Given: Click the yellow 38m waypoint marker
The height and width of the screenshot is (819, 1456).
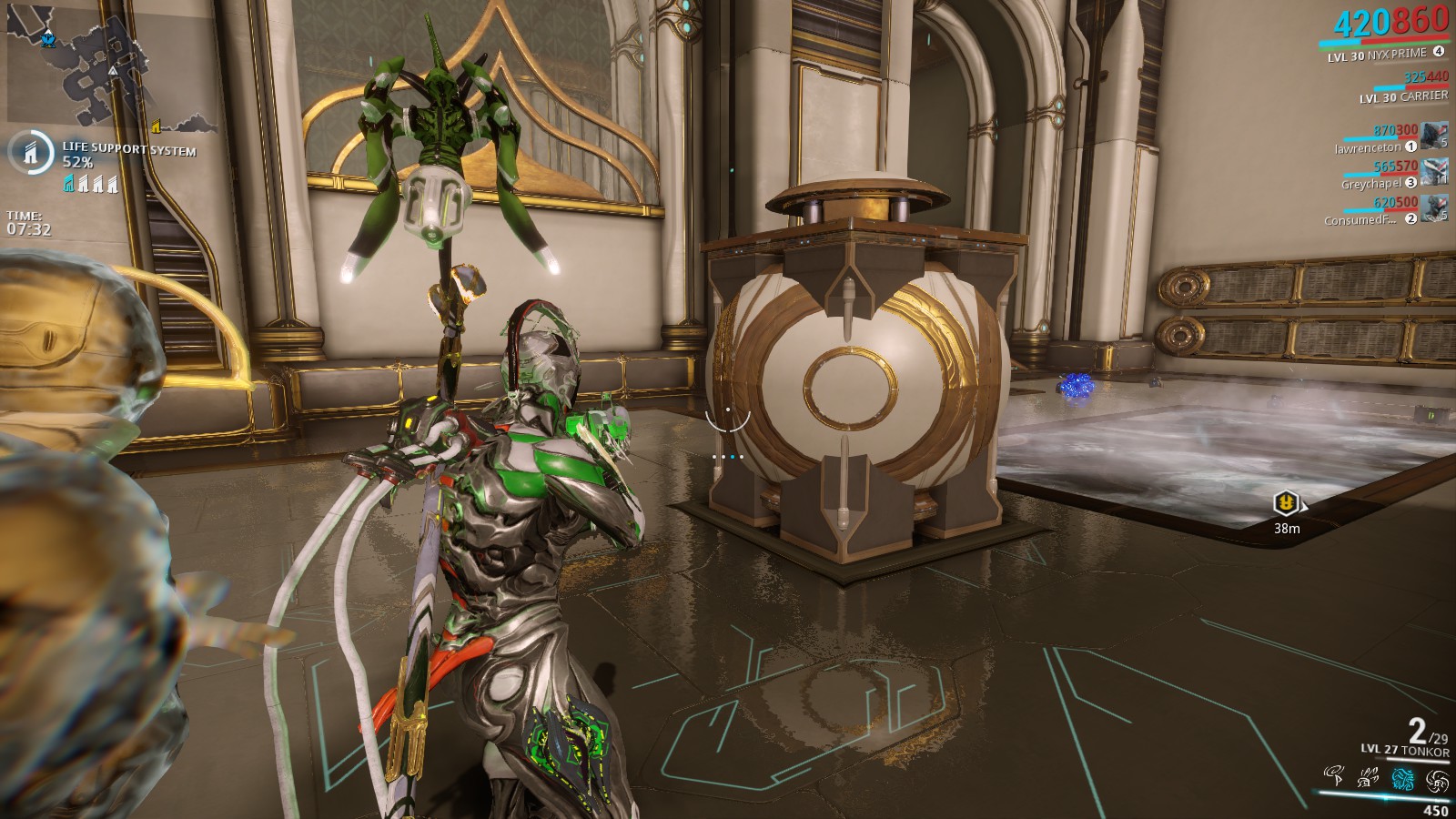Looking at the screenshot, I should 1285,501.
